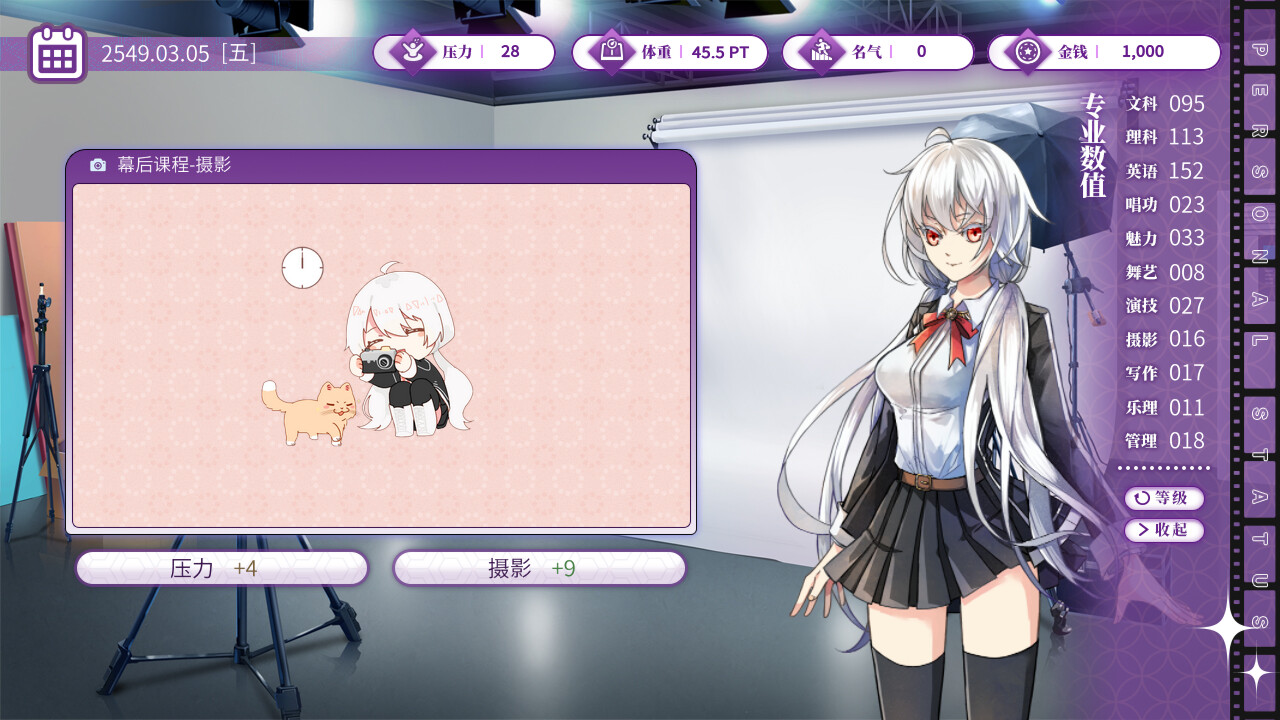This screenshot has width=1280, height=720.
Task: Toggle 等级 to switch the stat level view
Action: [1163, 499]
